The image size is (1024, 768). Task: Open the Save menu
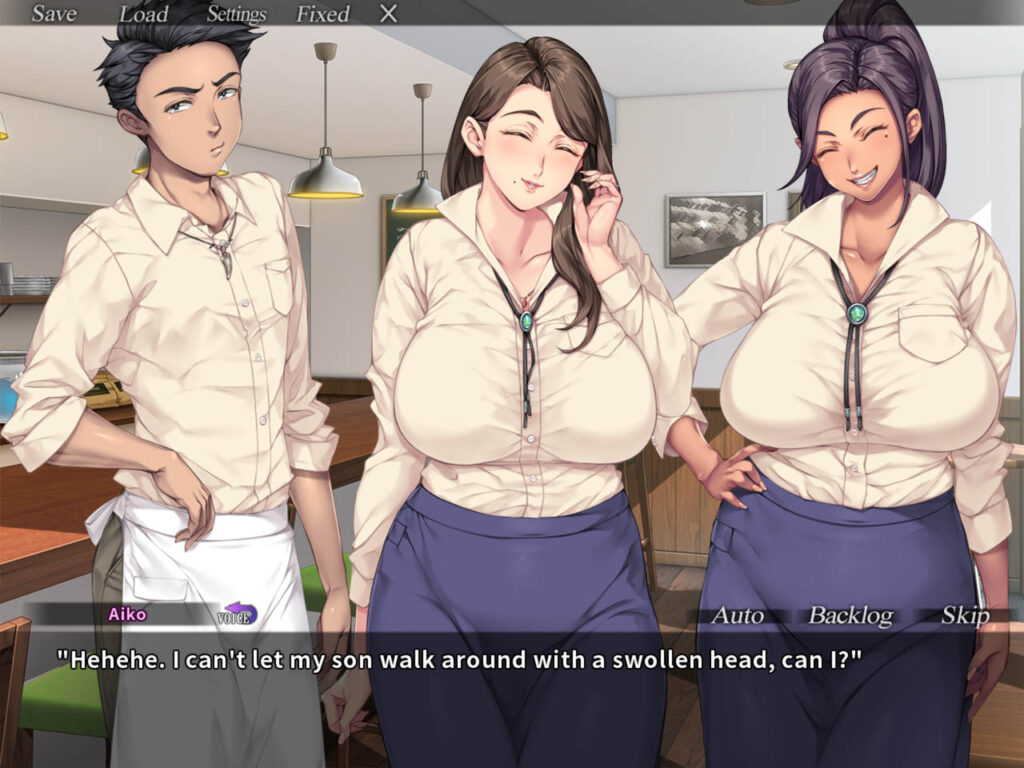point(54,14)
